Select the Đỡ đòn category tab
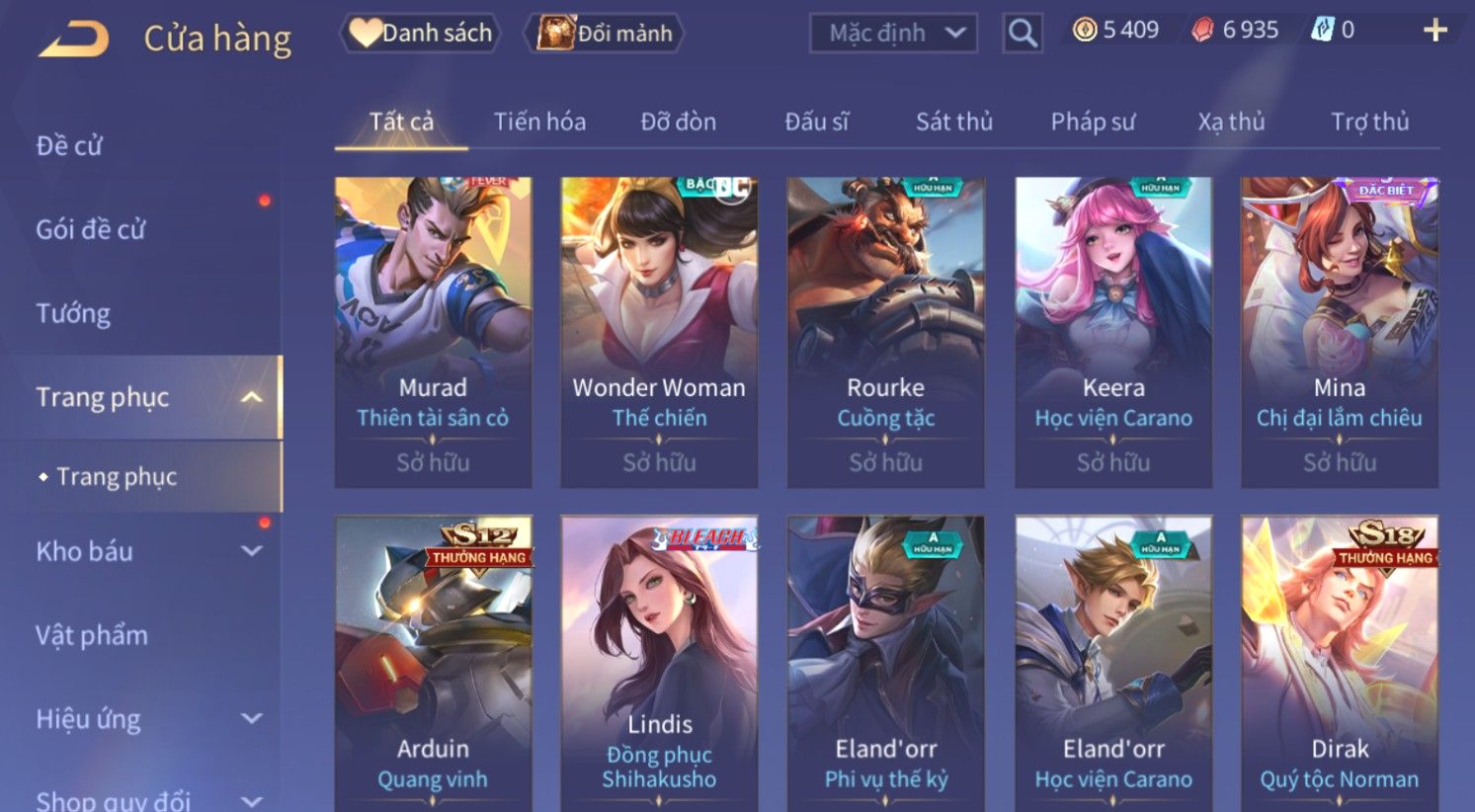 (678, 122)
